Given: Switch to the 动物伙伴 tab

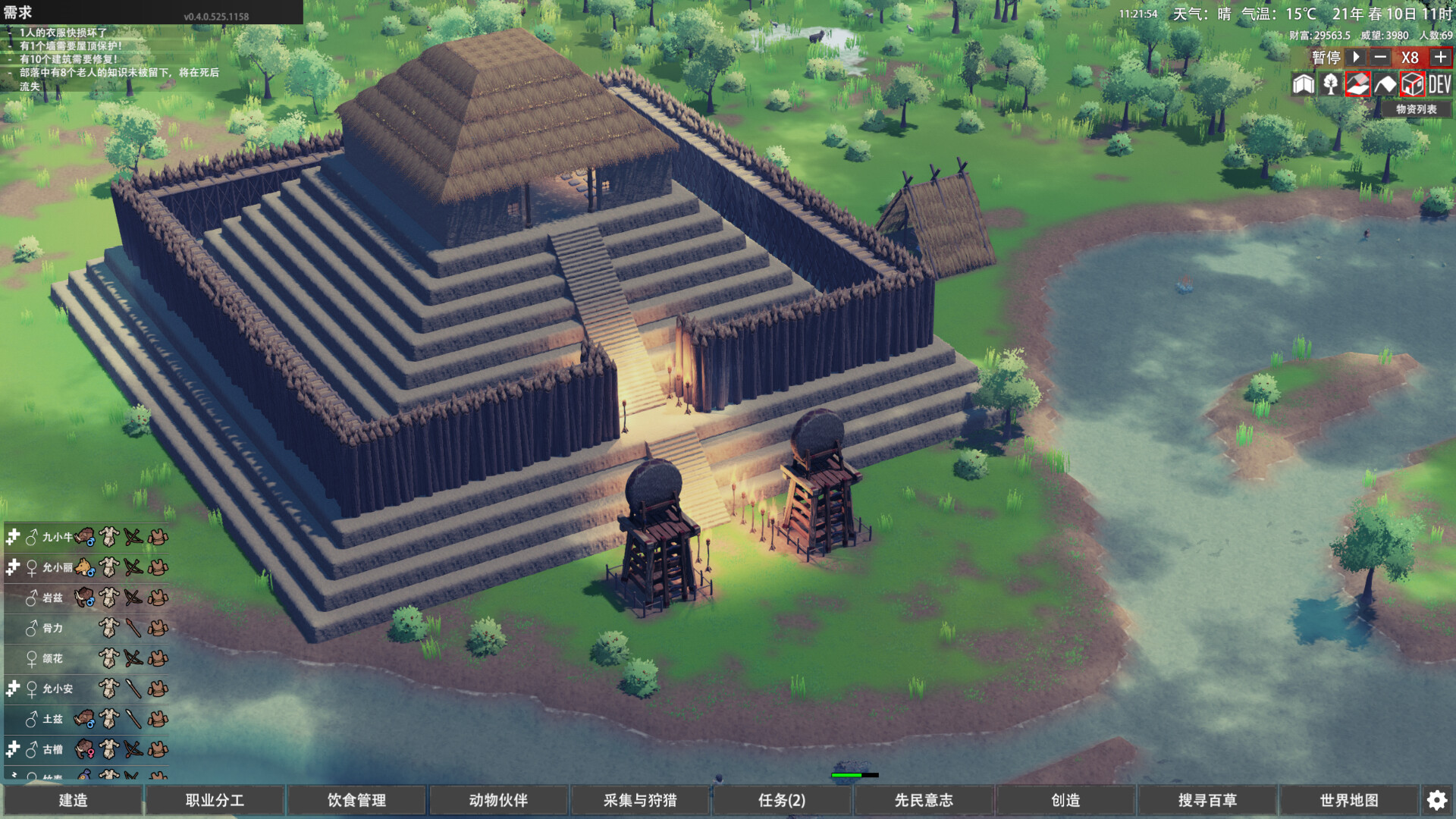Looking at the screenshot, I should click(x=497, y=800).
